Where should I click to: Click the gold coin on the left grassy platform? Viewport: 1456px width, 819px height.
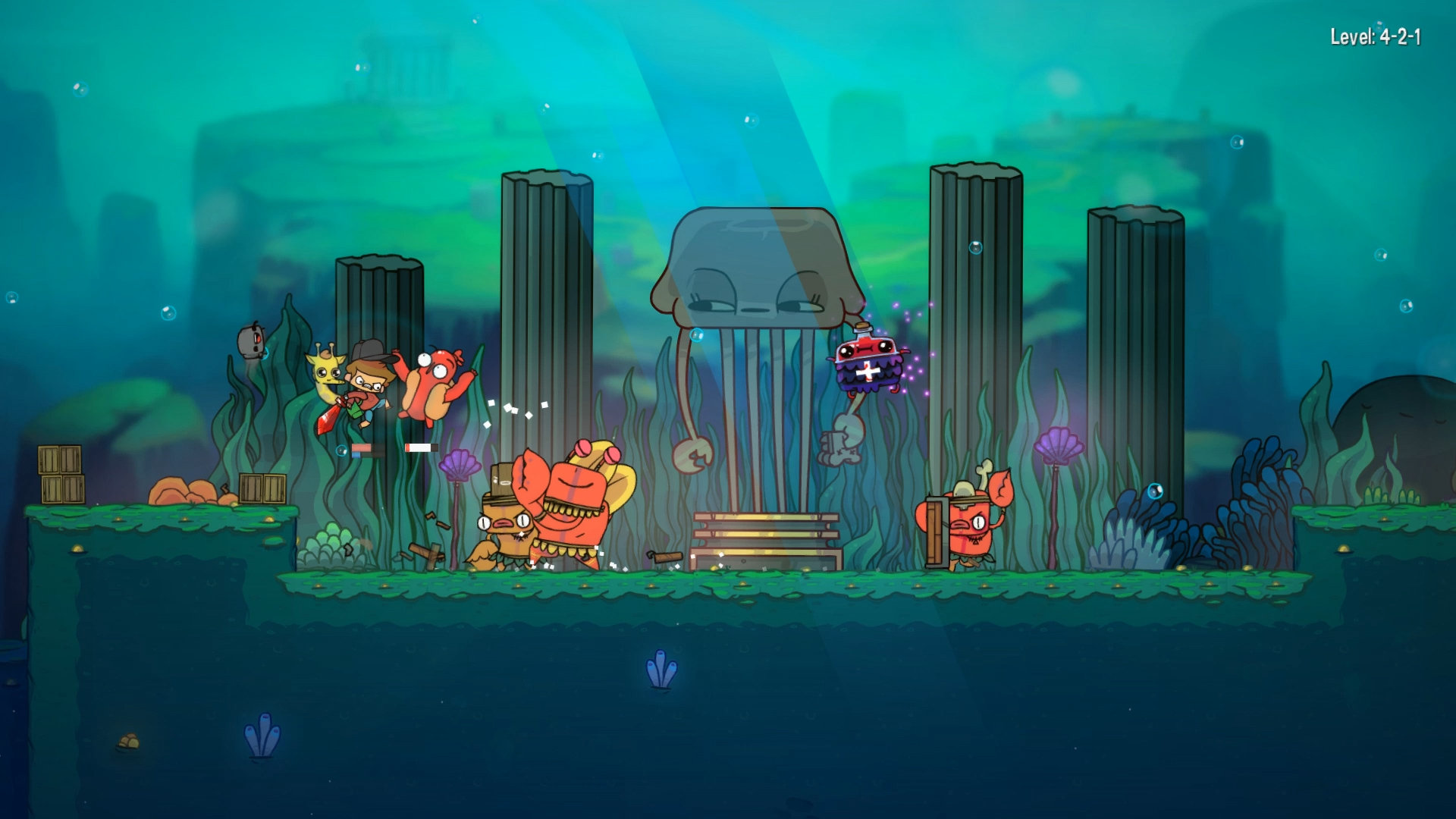[x=118, y=519]
